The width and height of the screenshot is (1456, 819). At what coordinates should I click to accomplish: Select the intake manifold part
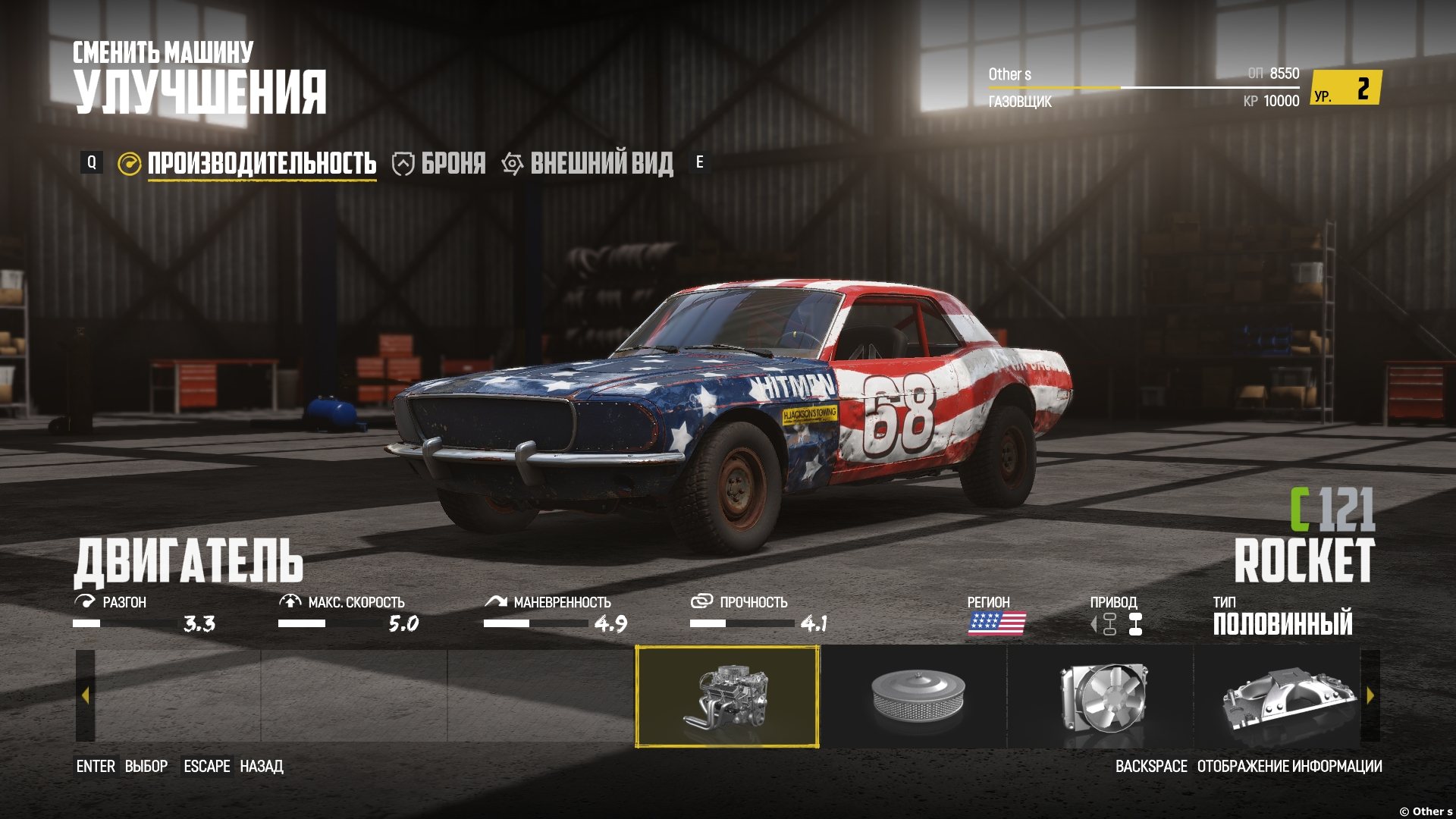[x=1283, y=696]
